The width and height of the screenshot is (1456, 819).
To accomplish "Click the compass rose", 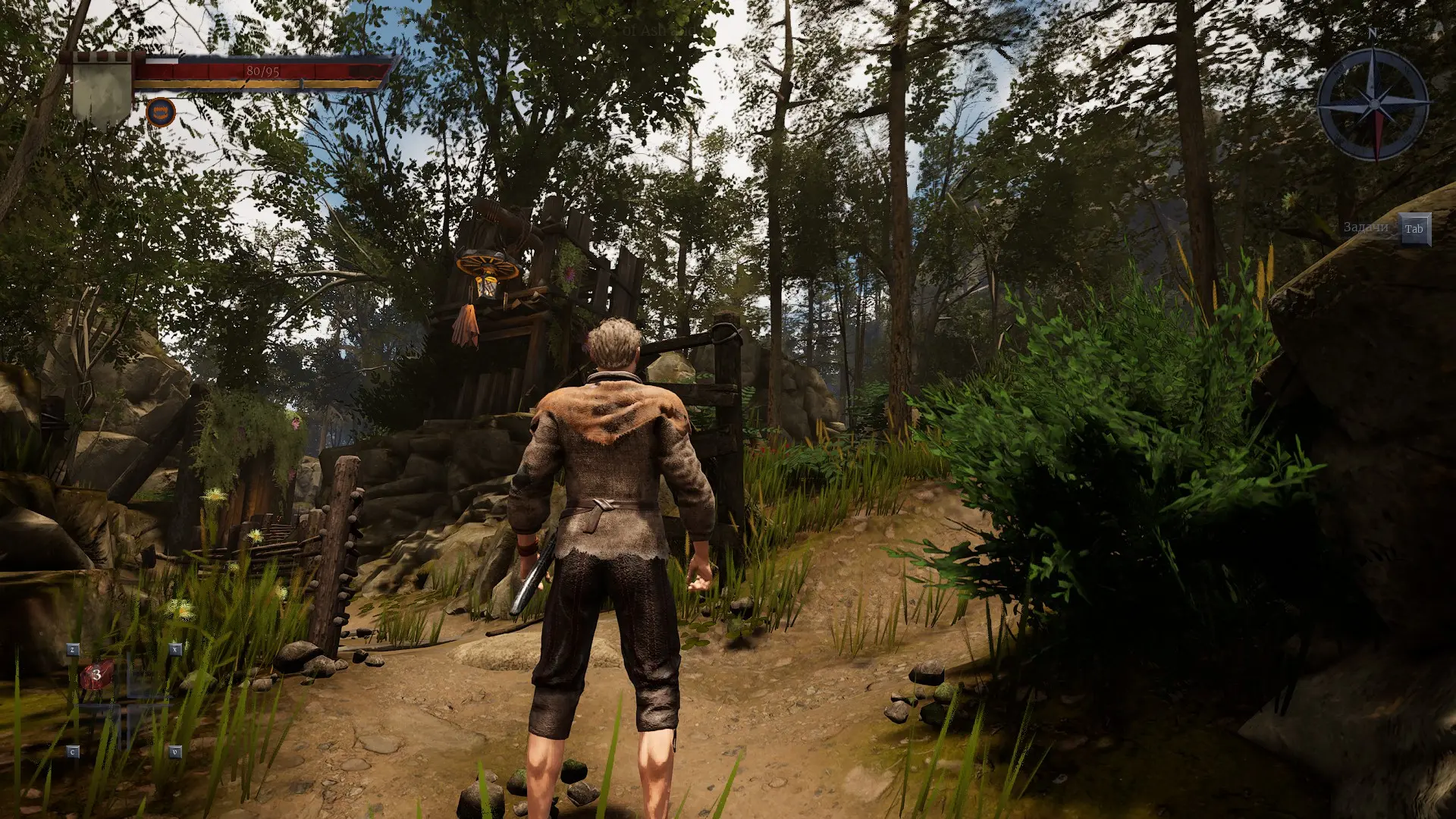I will click(x=1373, y=104).
